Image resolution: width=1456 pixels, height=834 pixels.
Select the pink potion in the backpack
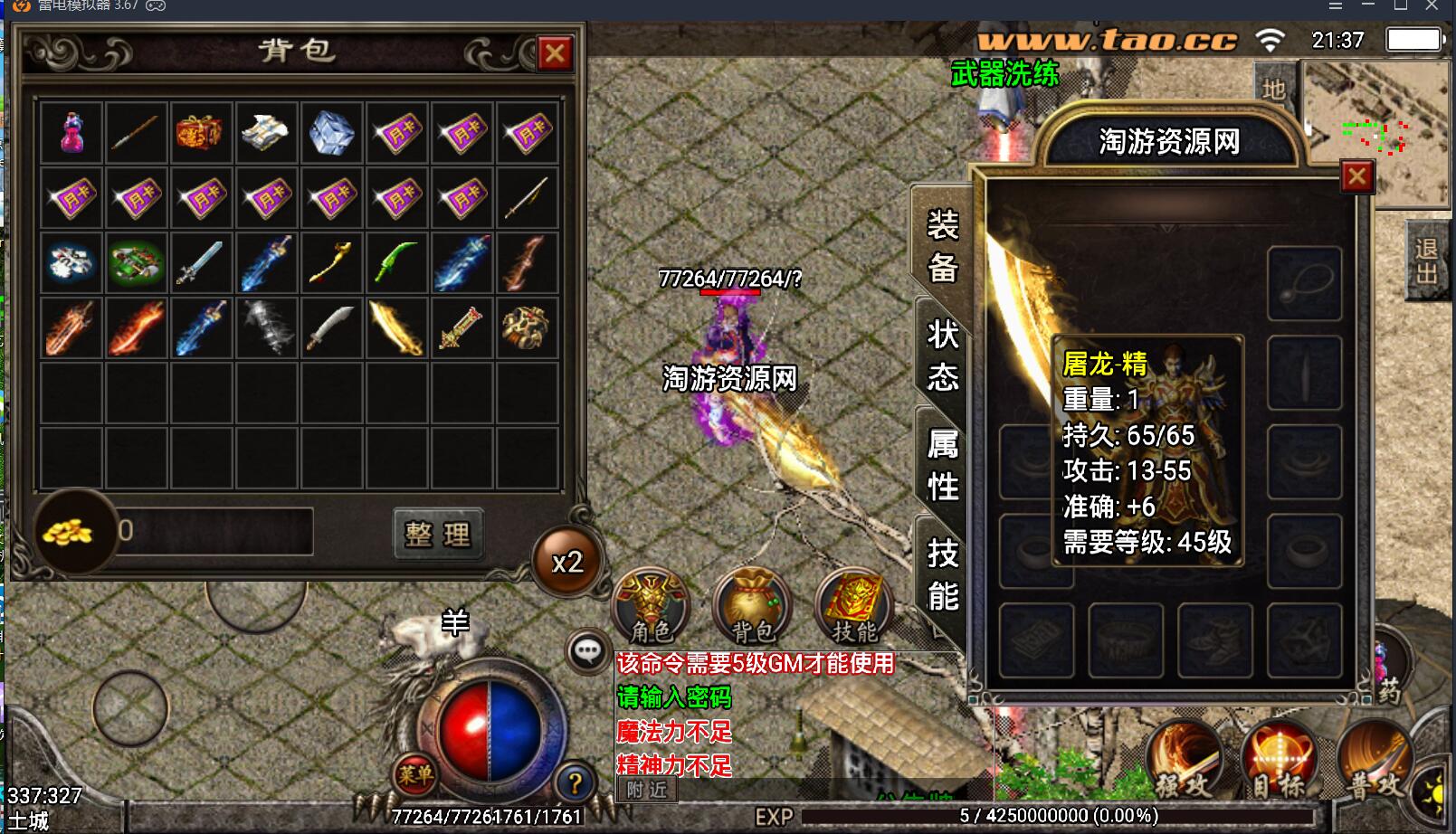tap(71, 132)
